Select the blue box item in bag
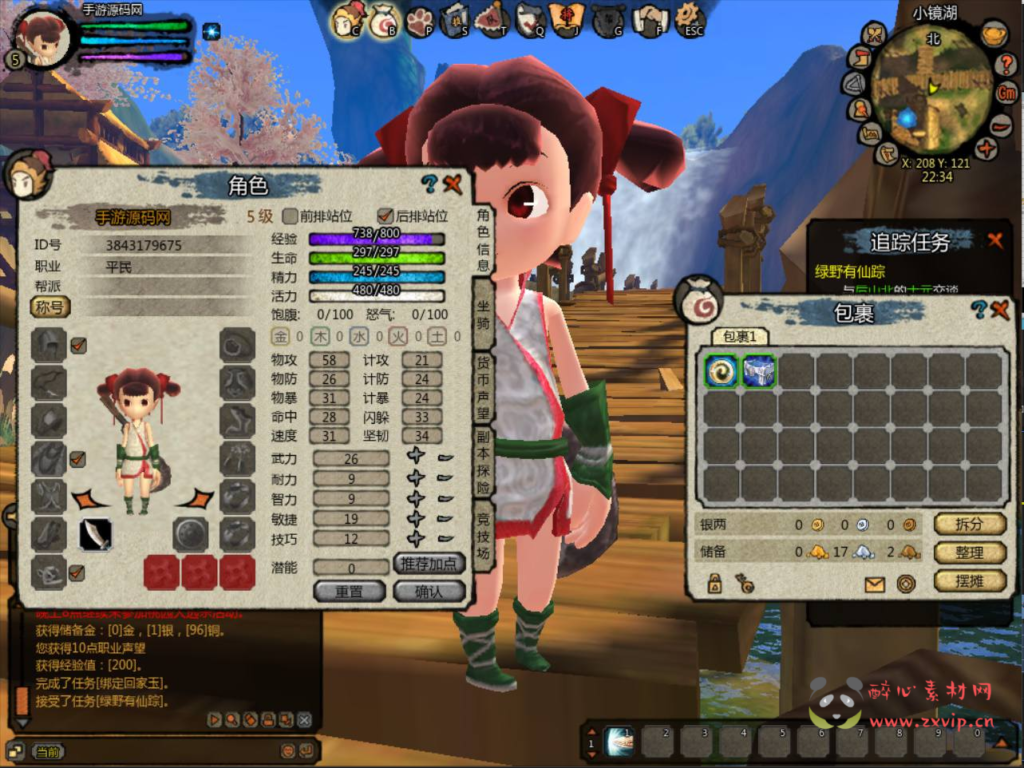This screenshot has width=1024, height=768. tap(760, 371)
